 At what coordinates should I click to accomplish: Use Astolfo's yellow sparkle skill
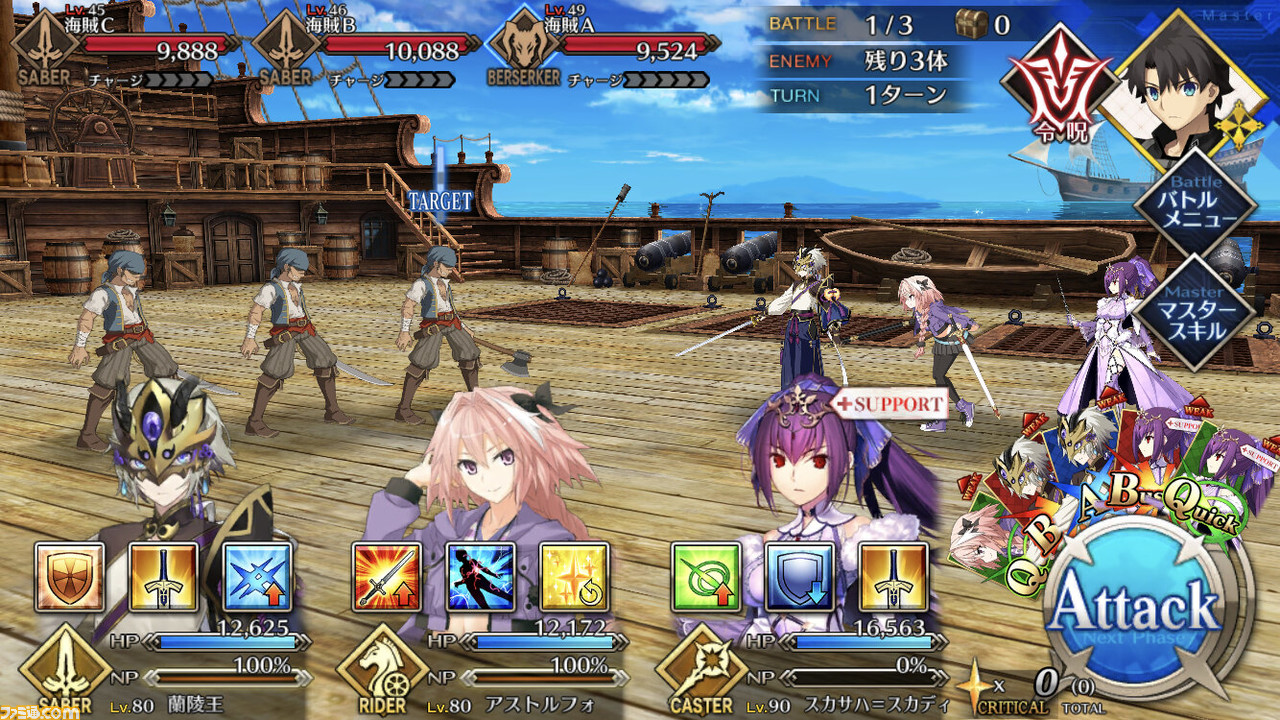point(574,577)
